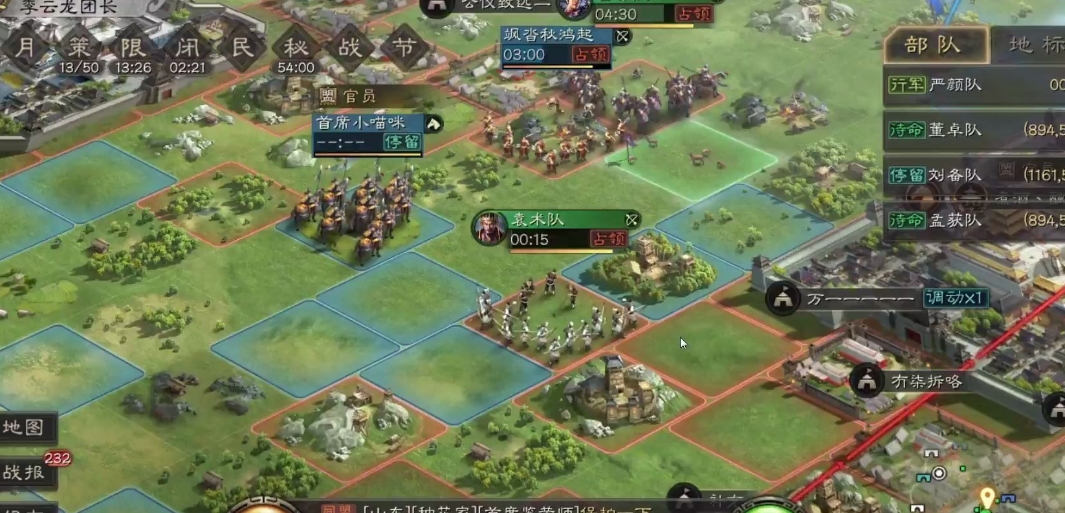Select the 限 limited-time event icon
This screenshot has height=513, width=1065.
click(x=133, y=48)
